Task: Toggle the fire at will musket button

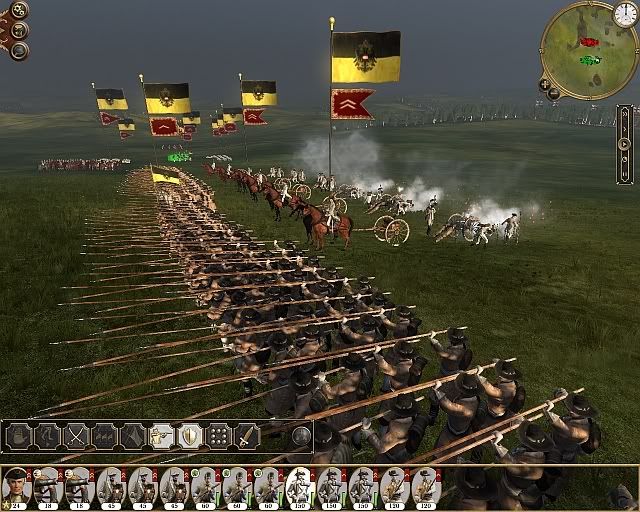Action: click(161, 436)
